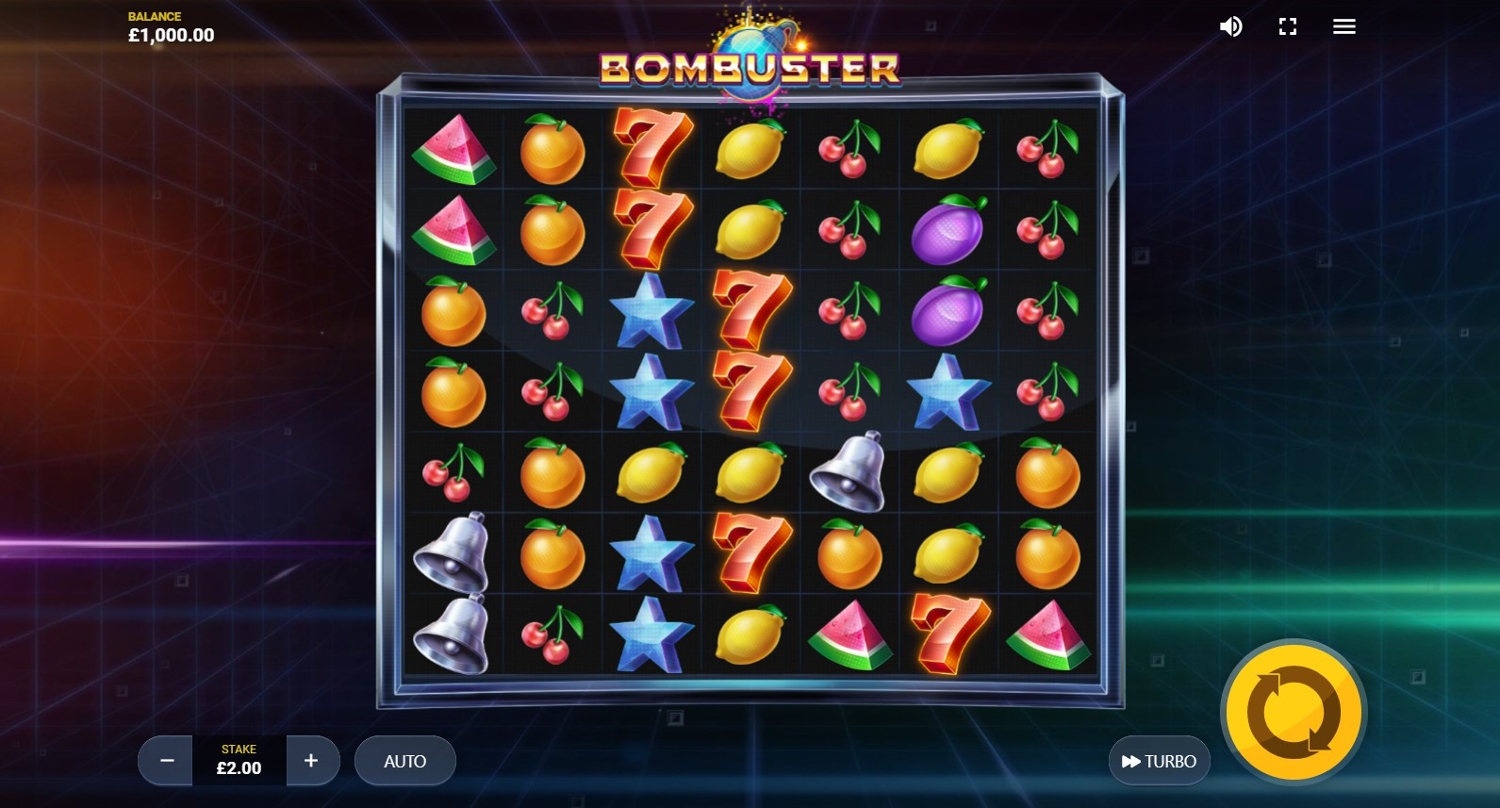Viewport: 1500px width, 808px height.
Task: Enable Turbo mode
Action: pyautogui.click(x=1159, y=761)
